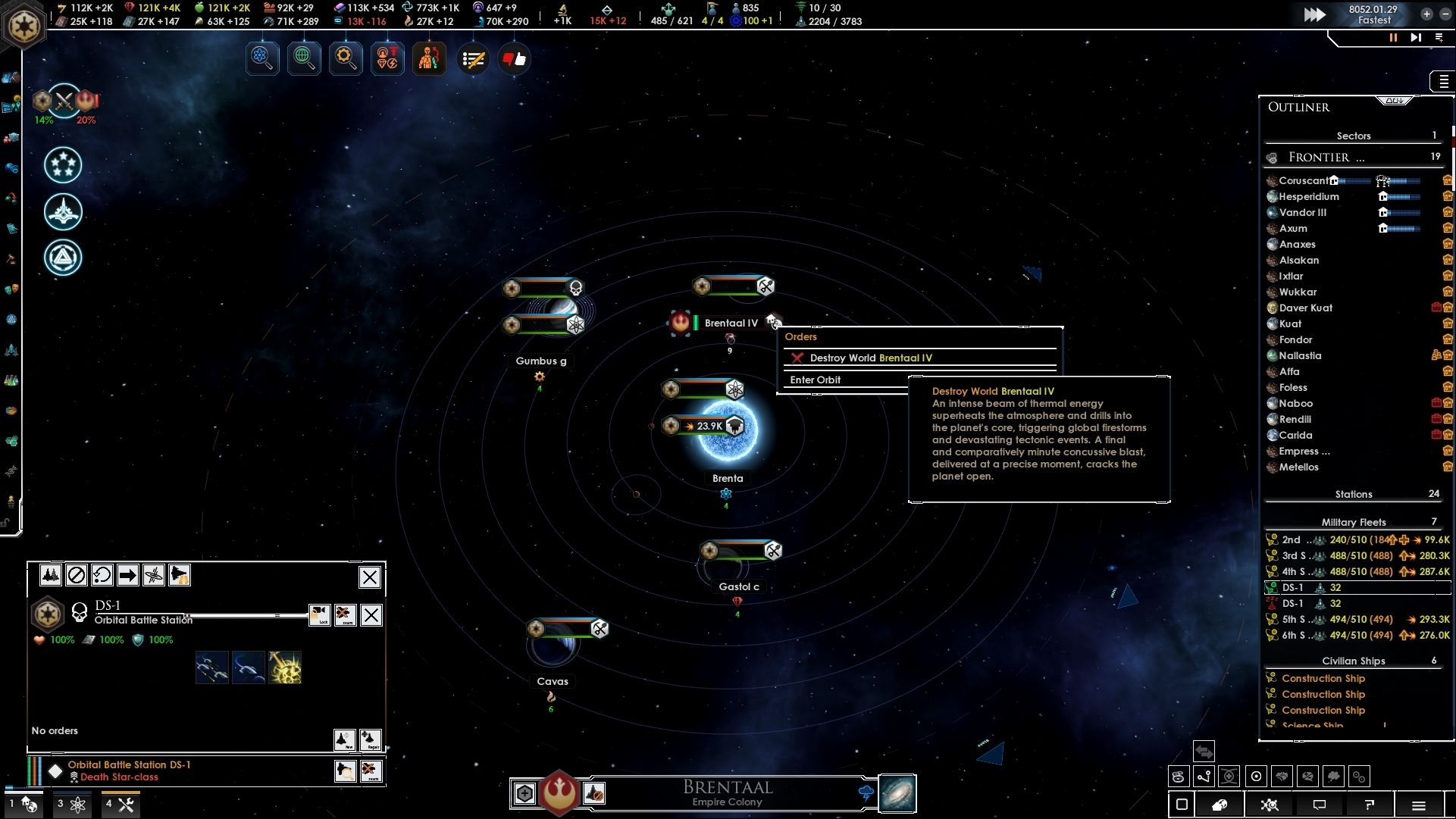Open the galaxy map view button
1456x819 pixels.
coord(897,793)
